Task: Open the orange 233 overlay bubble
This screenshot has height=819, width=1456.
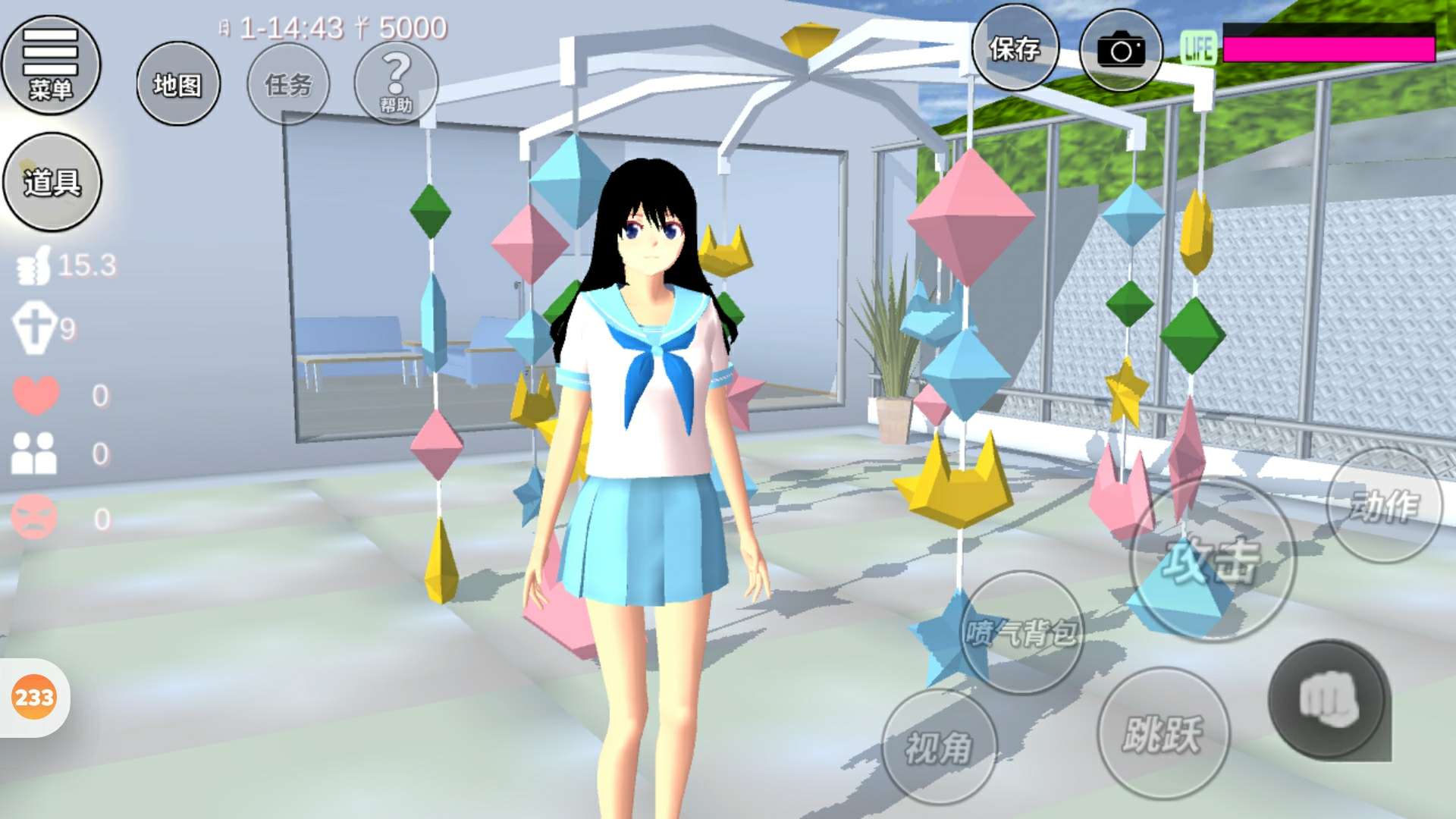Action: [34, 697]
